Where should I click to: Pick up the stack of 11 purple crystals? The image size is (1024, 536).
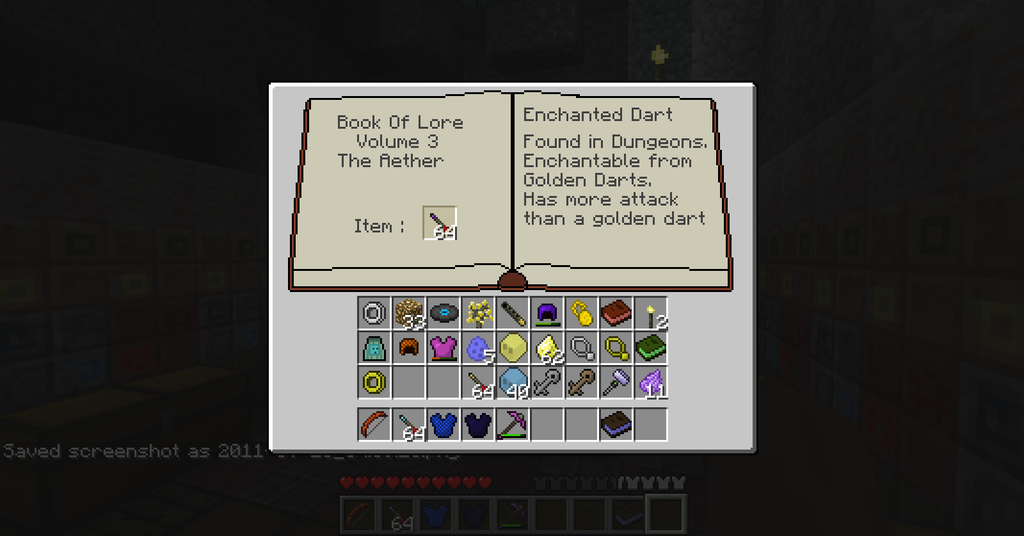(x=650, y=381)
